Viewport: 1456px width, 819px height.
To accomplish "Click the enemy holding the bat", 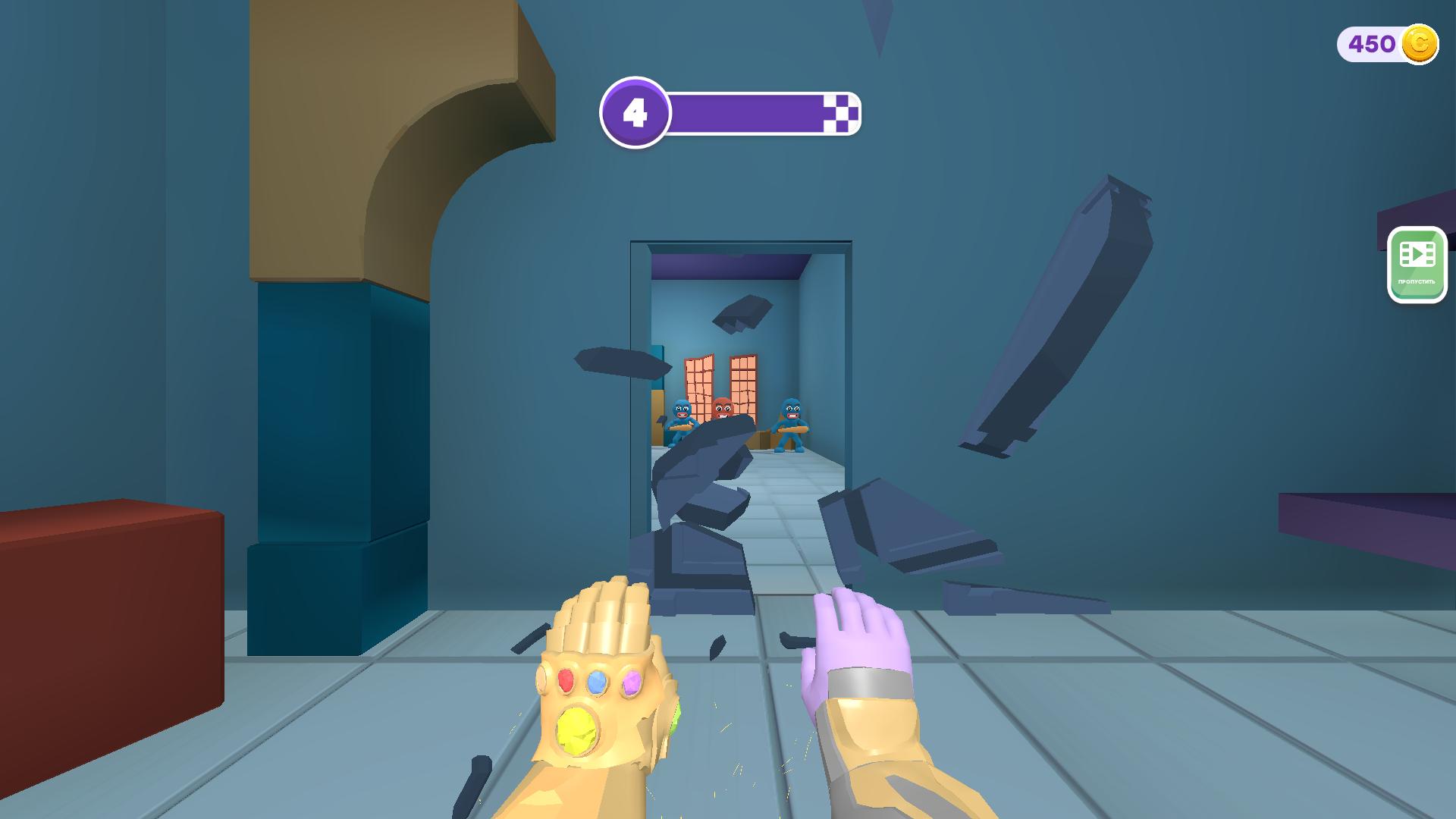I will 792,425.
